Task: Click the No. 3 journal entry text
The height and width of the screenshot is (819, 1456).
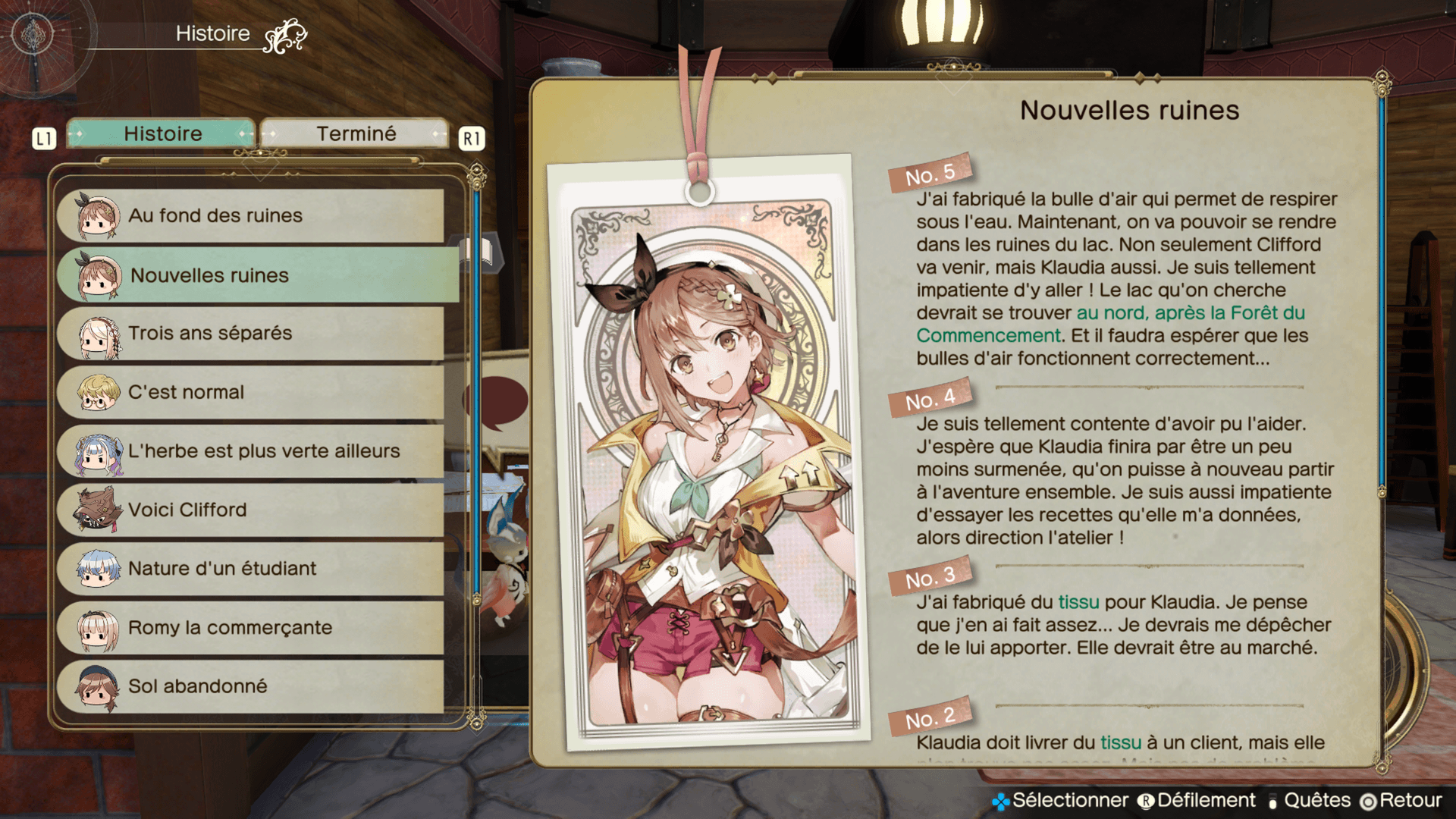Action: [x=1122, y=625]
